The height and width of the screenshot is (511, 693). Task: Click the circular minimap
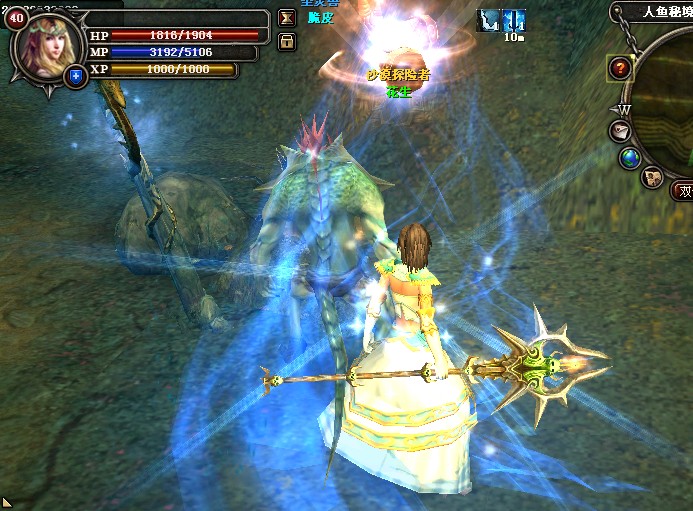[x=672, y=100]
